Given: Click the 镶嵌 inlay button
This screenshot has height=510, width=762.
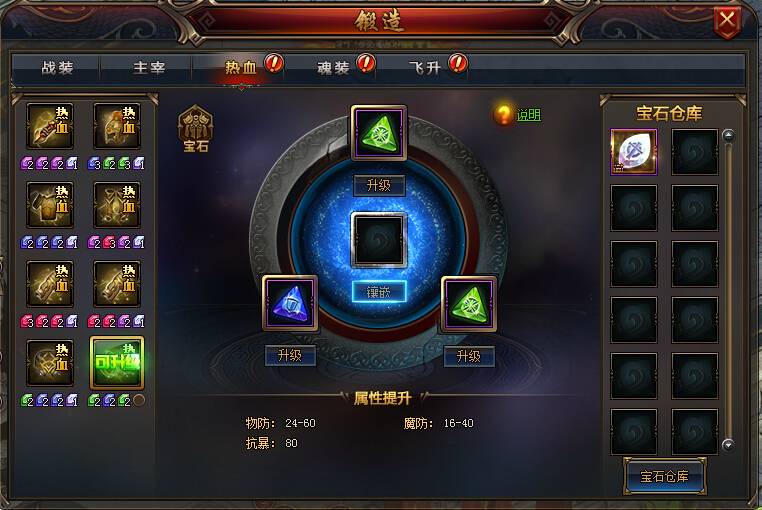Looking at the screenshot, I should [379, 291].
